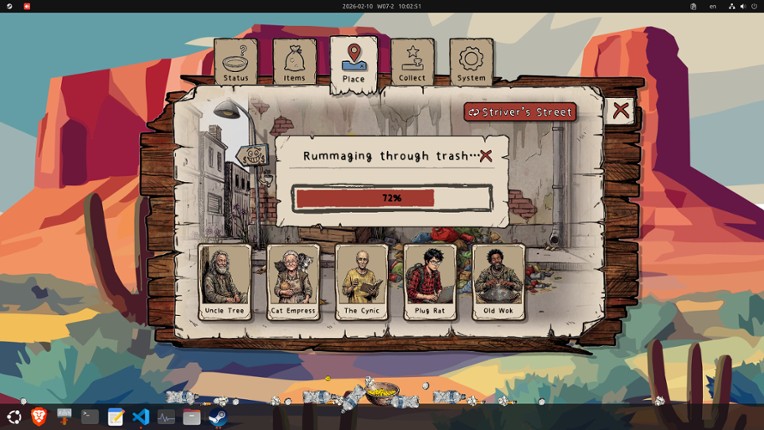
Task: Open the Status tab
Action: (x=236, y=62)
